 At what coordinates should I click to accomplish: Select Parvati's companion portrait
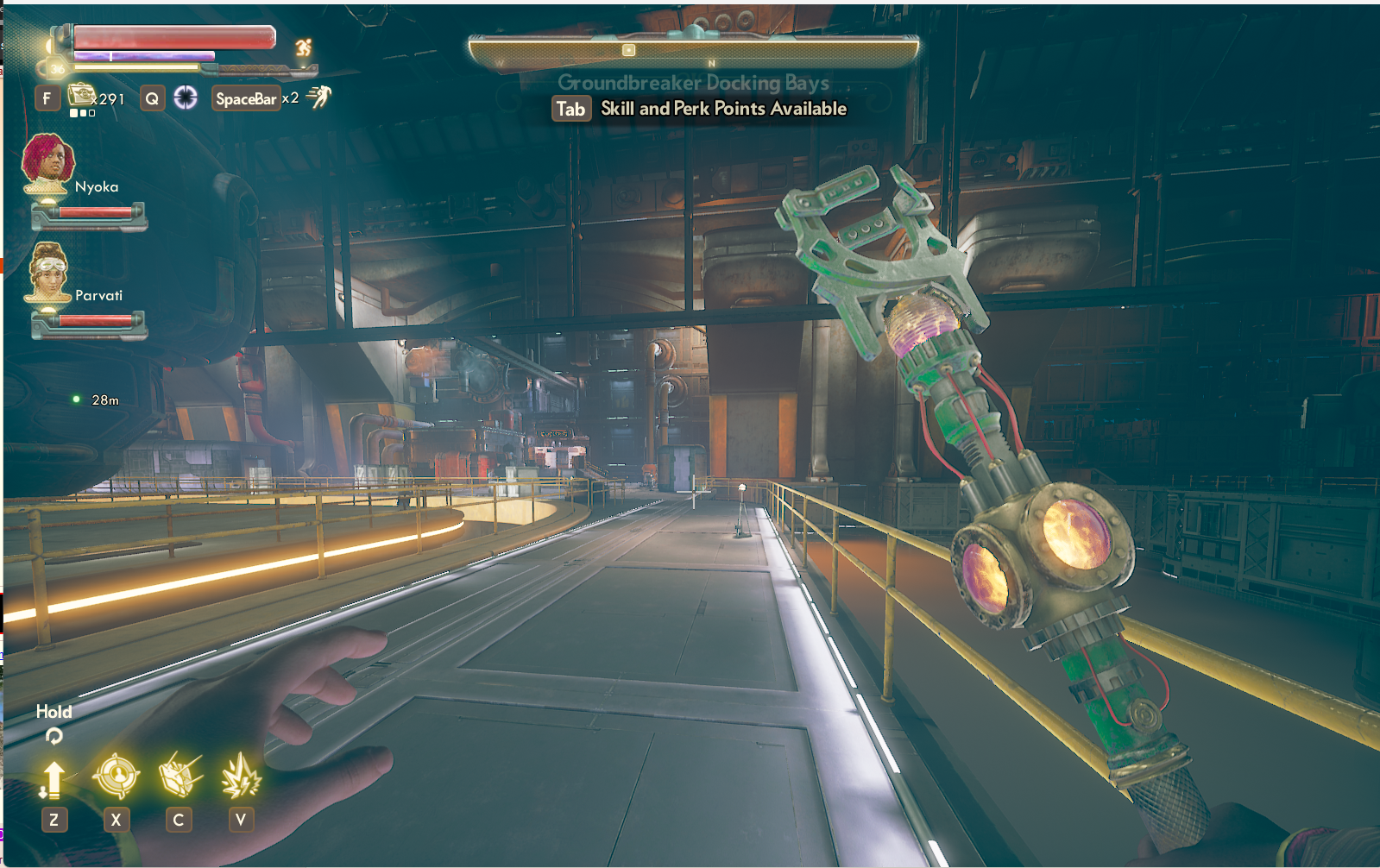point(48,271)
